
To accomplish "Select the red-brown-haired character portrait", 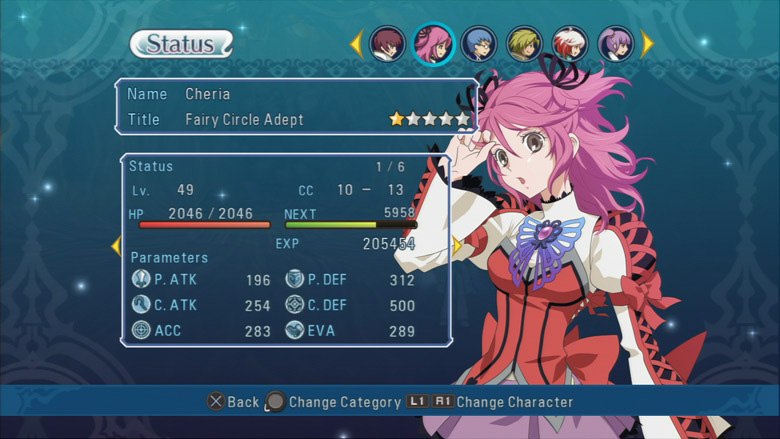I will click(x=387, y=43).
